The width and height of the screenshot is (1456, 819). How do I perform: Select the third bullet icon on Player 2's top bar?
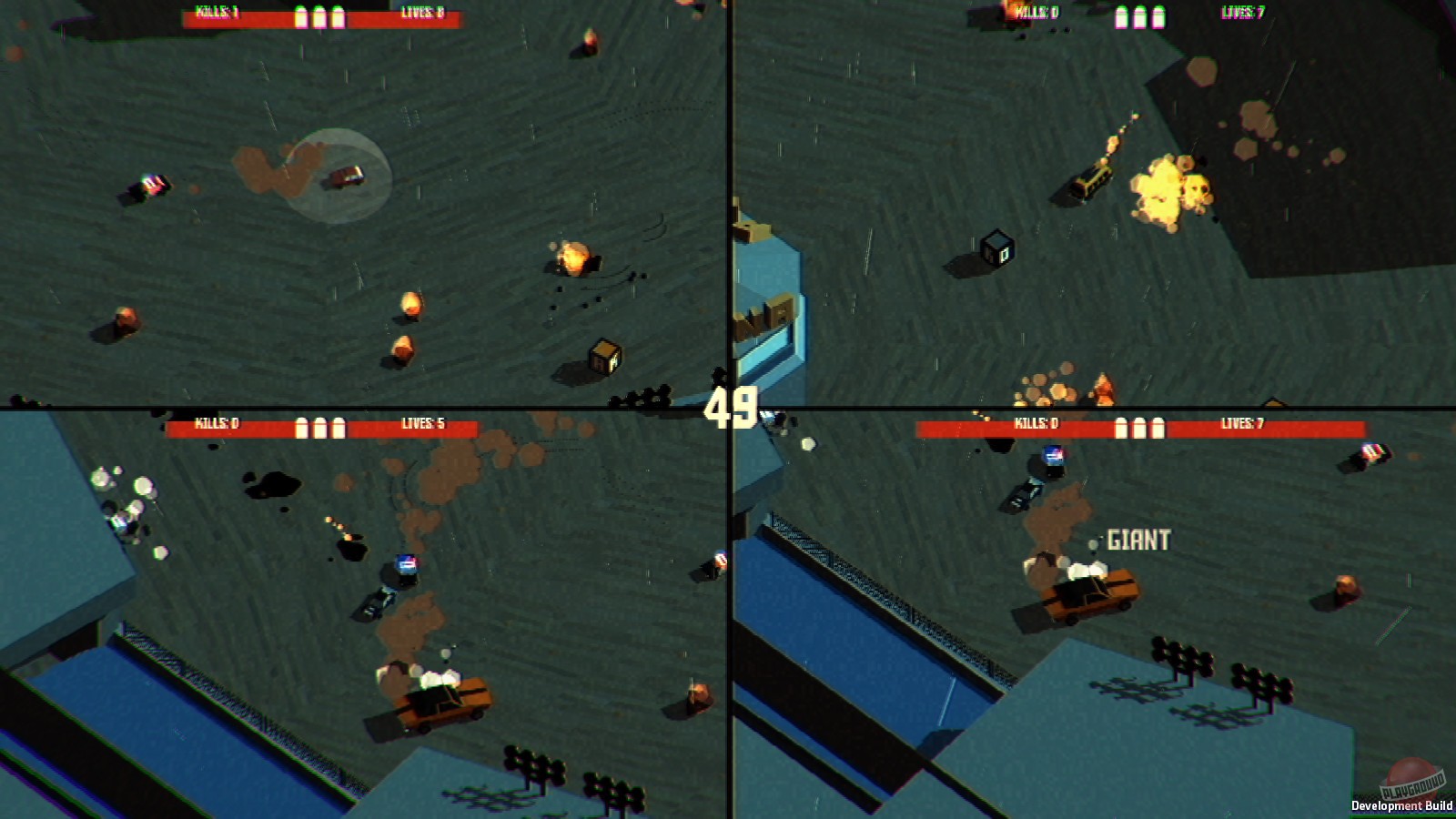(1158, 16)
